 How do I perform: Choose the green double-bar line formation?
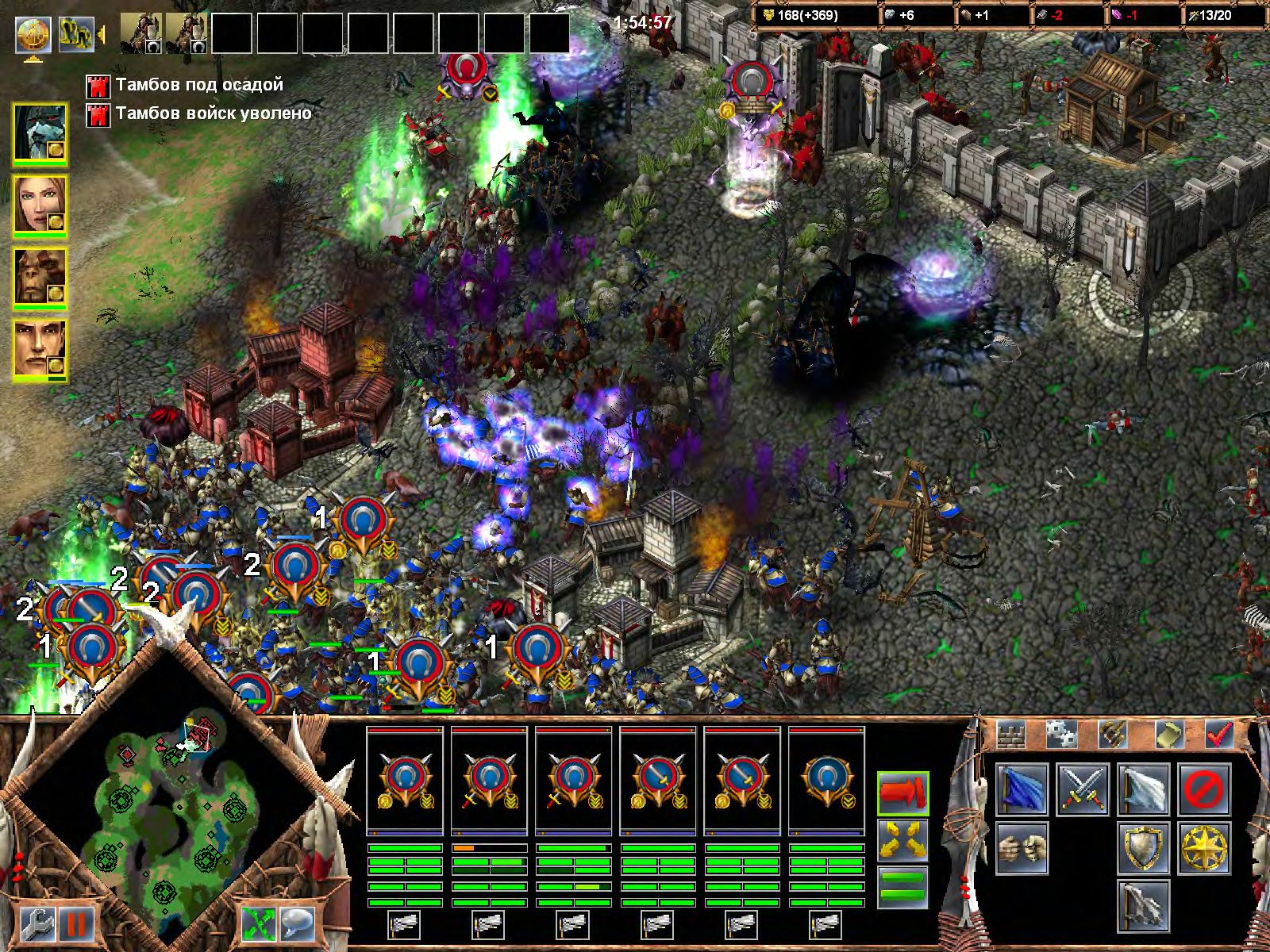[902, 887]
